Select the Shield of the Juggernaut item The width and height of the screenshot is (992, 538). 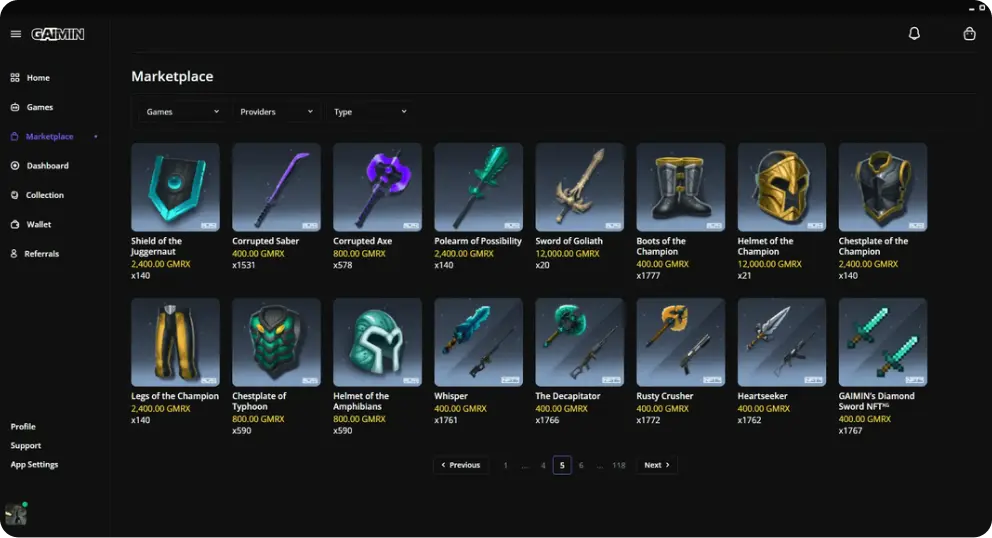click(175, 188)
